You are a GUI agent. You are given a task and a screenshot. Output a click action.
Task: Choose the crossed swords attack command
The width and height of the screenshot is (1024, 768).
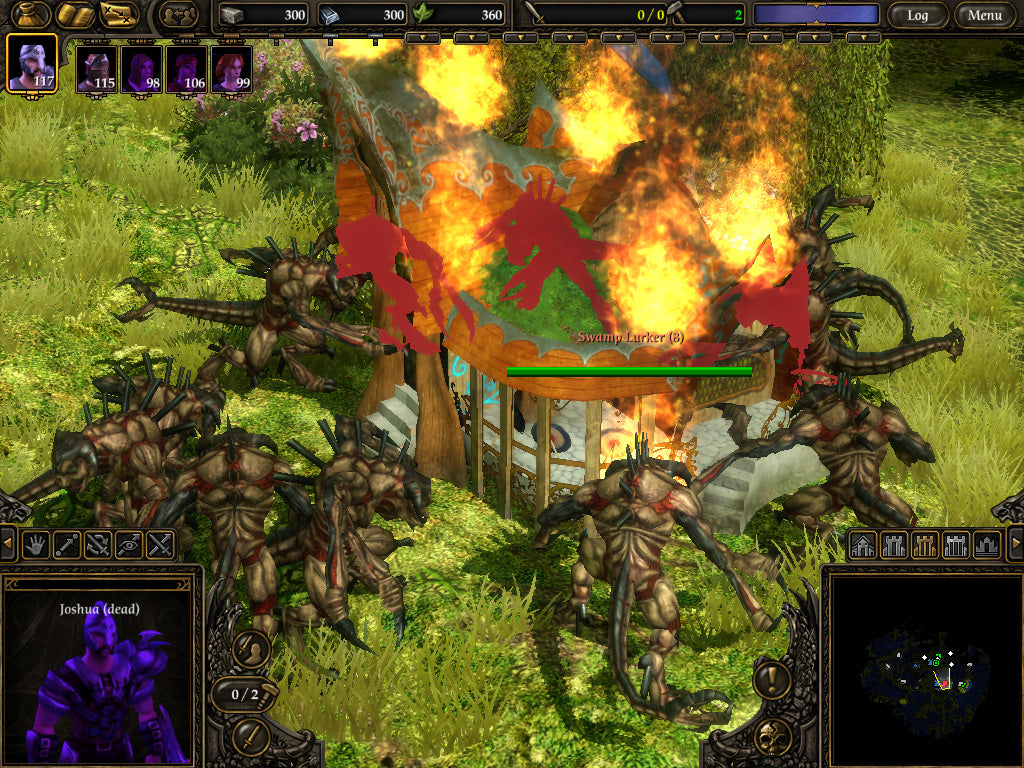[x=160, y=545]
